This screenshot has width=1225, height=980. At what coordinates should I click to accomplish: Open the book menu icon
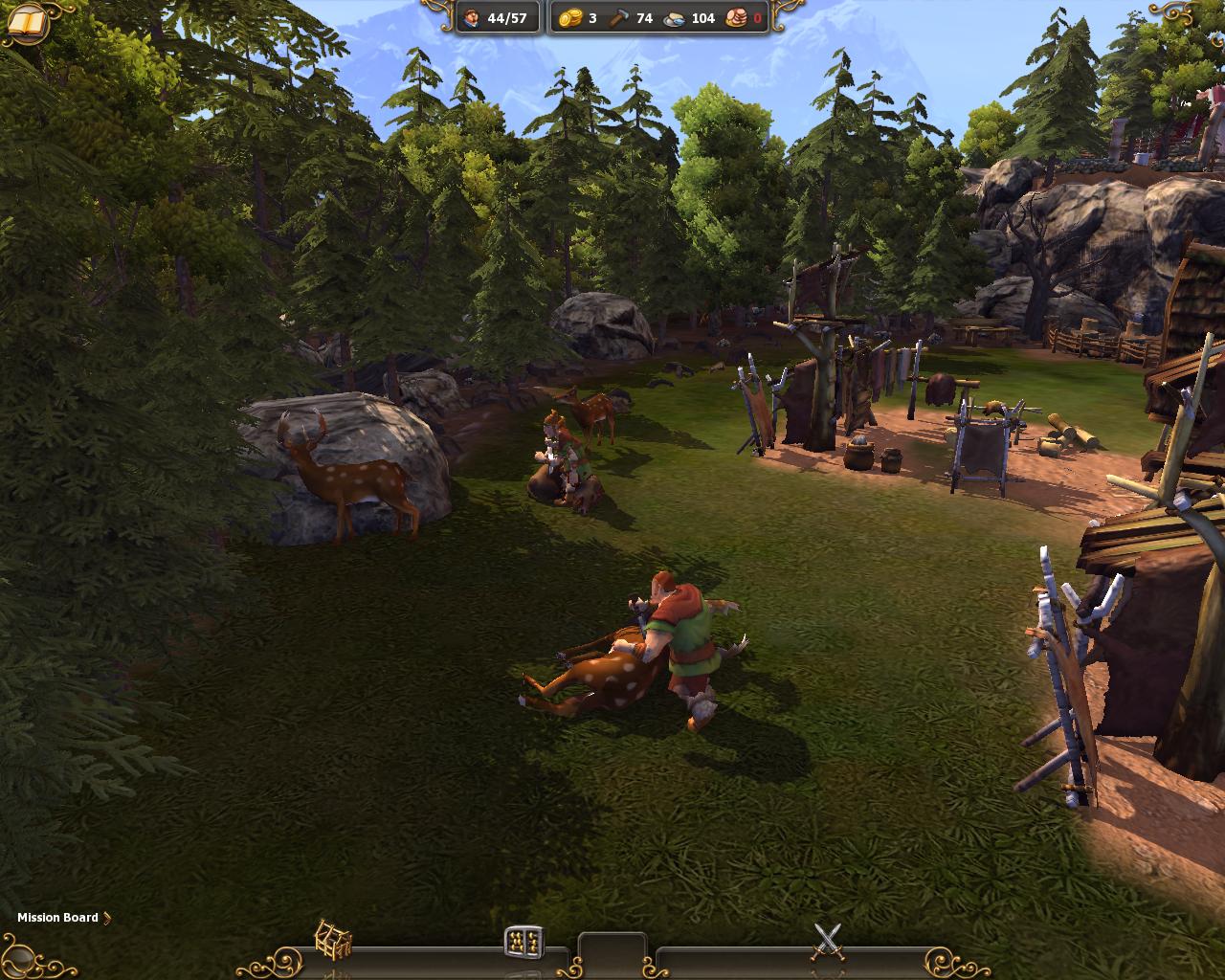pos(27,21)
